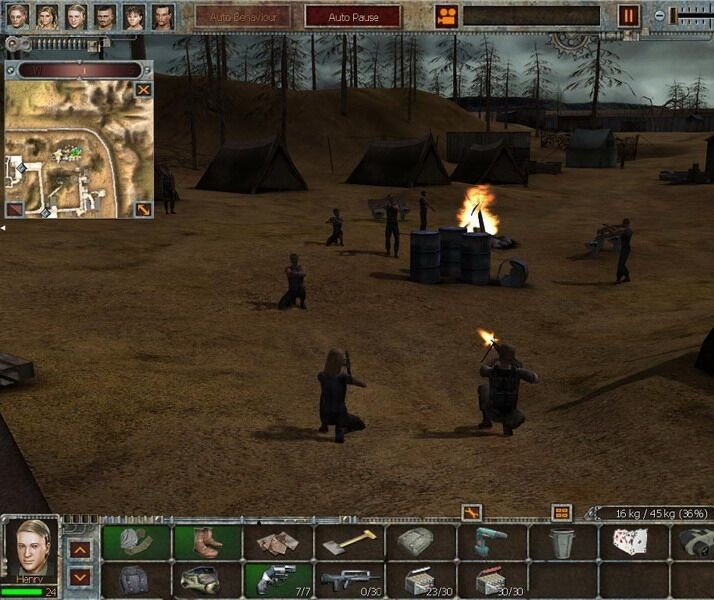Select the revolver with 7/7 ammo
Screen dimensions: 714x600
click(278, 579)
